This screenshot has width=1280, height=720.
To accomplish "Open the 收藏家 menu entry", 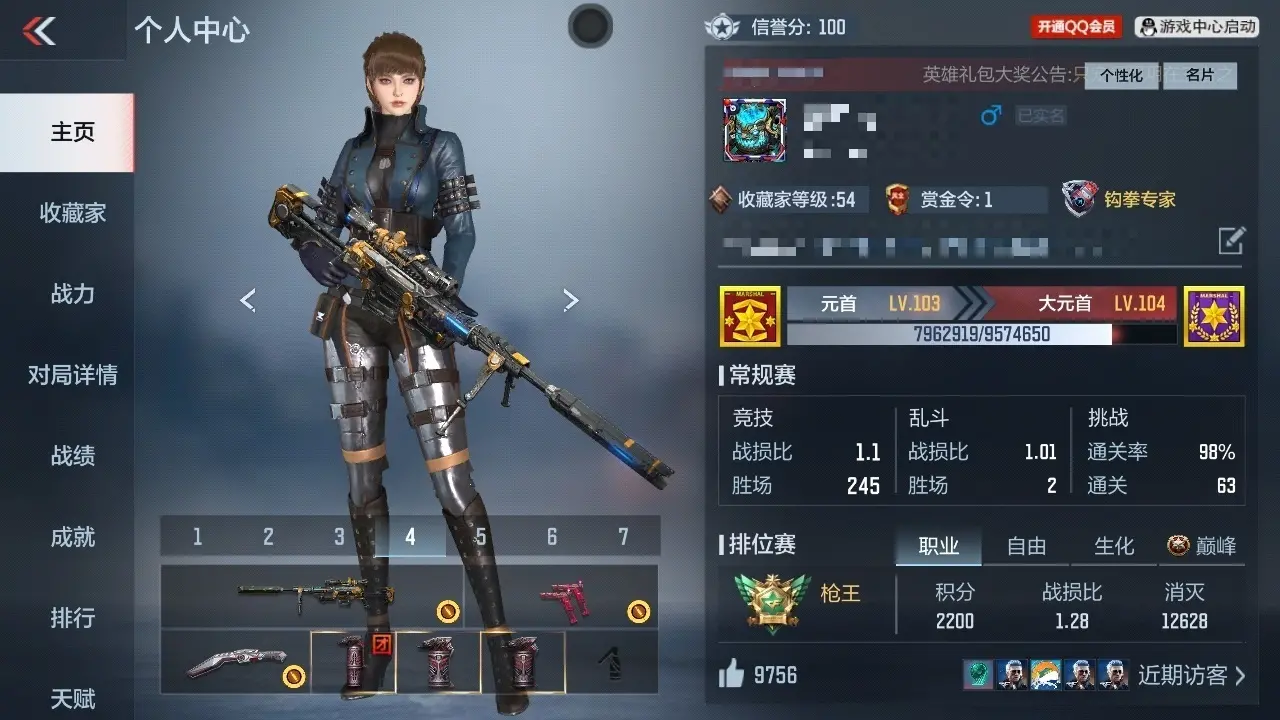I will click(72, 213).
